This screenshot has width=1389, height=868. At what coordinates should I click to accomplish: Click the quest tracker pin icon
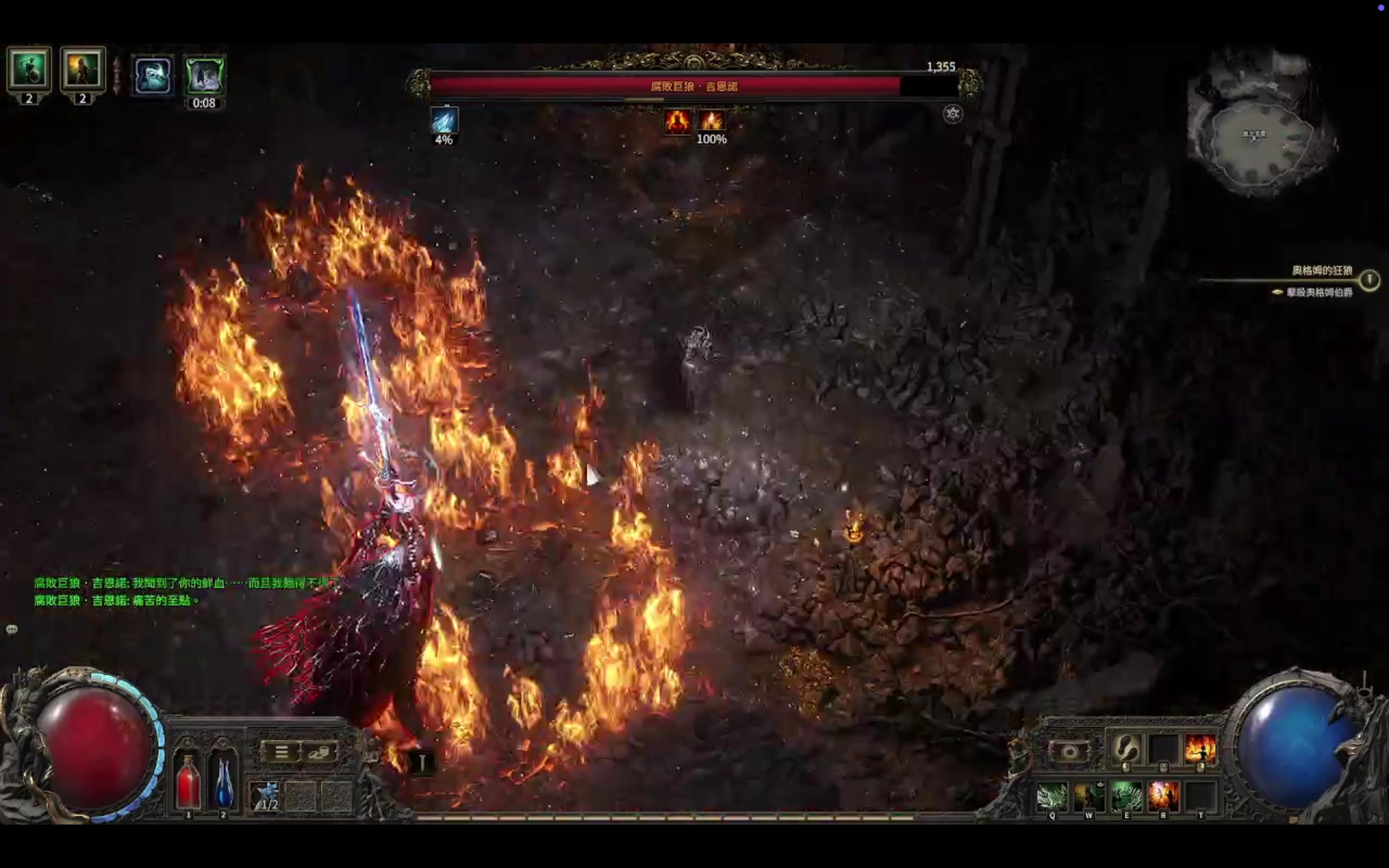pyautogui.click(x=1370, y=280)
